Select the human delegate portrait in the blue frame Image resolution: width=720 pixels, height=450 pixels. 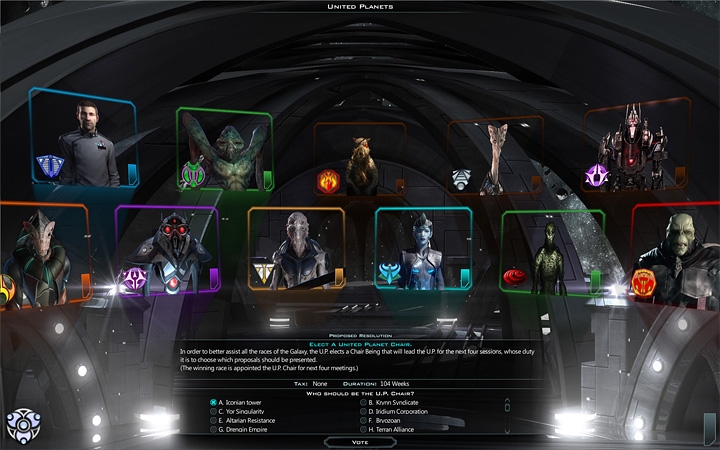click(x=84, y=140)
